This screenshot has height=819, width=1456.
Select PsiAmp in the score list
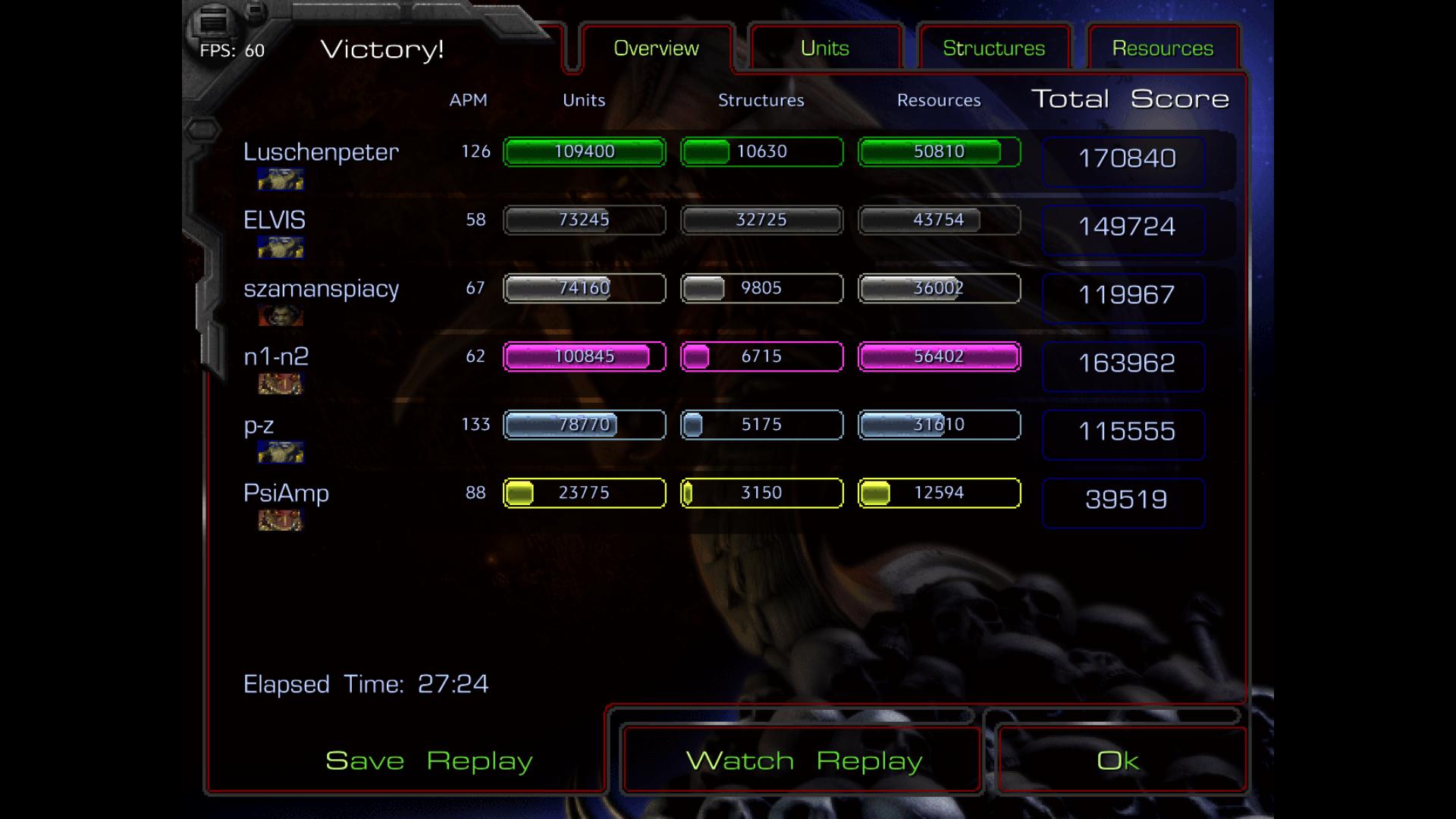(x=286, y=493)
